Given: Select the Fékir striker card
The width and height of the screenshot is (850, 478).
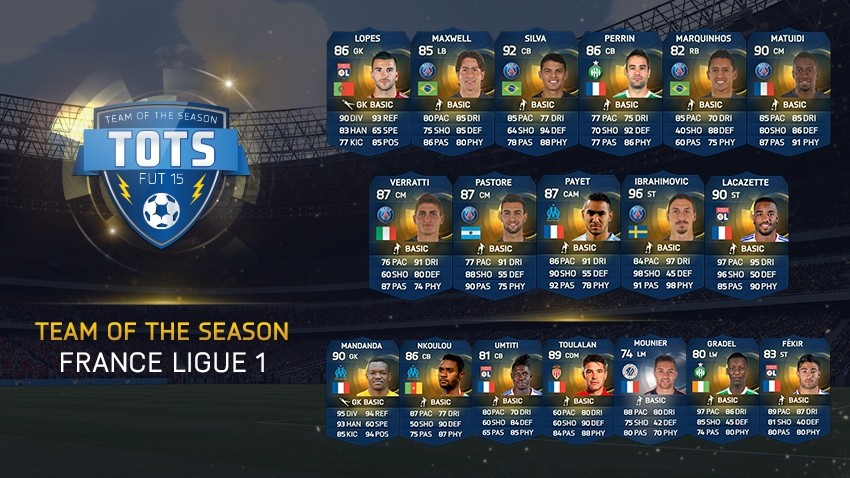Looking at the screenshot, I should pos(793,388).
